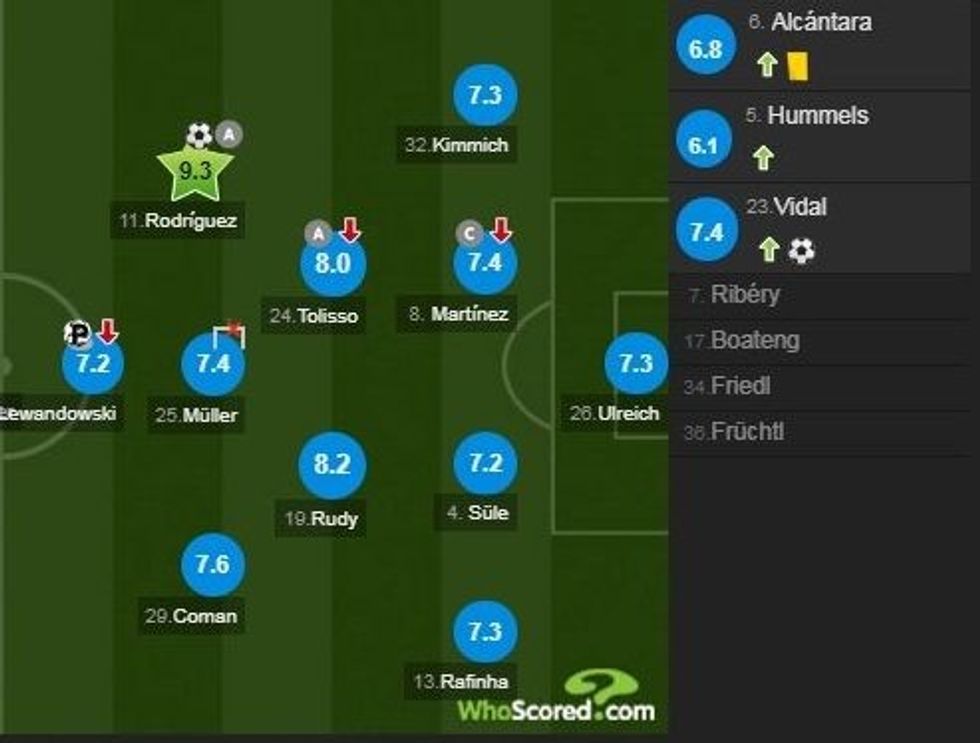
Task: Click Süle's 7.2 rating circle
Action: 484,464
